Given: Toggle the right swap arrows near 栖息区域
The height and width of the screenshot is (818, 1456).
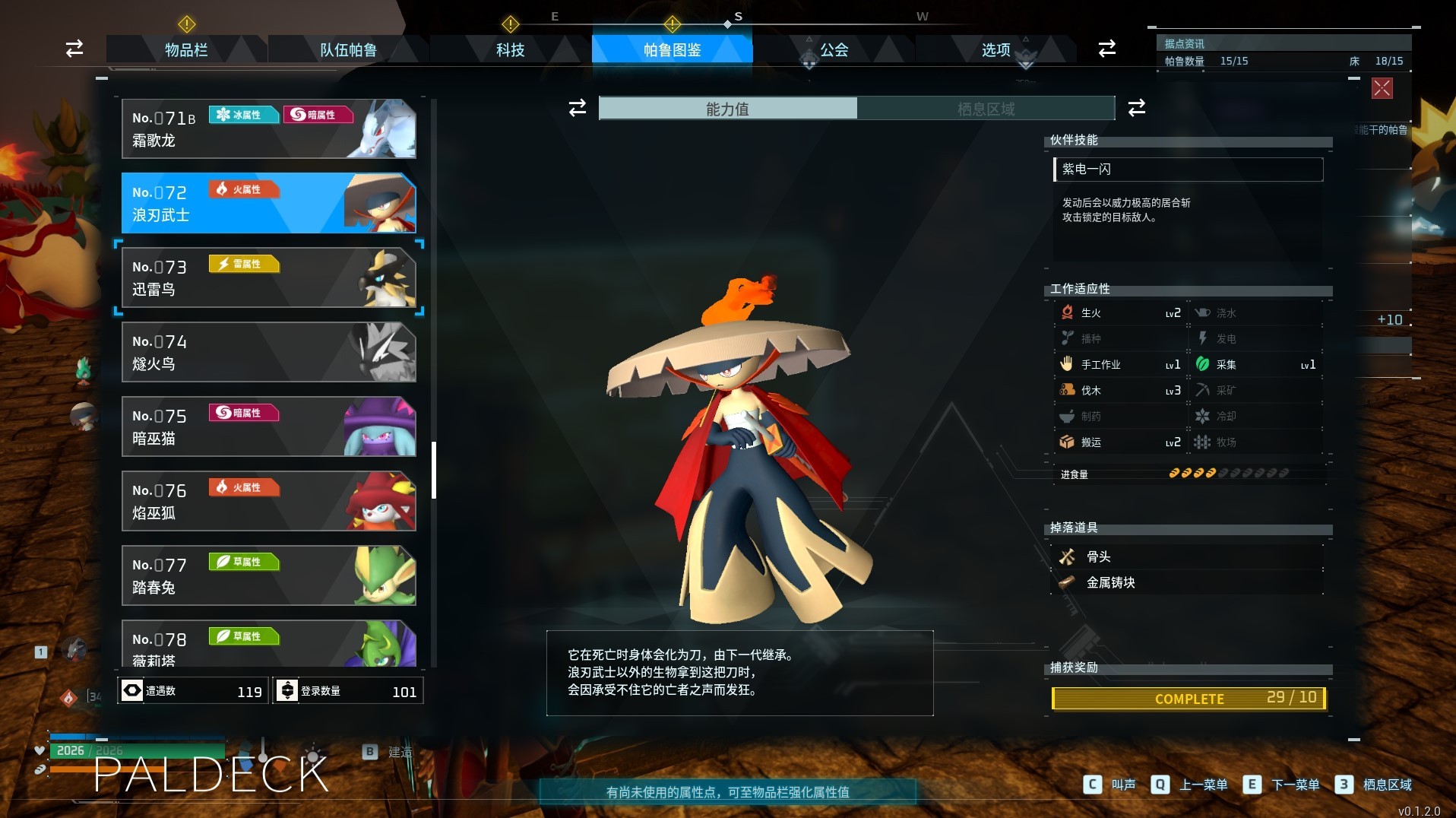Looking at the screenshot, I should coord(1136,109).
